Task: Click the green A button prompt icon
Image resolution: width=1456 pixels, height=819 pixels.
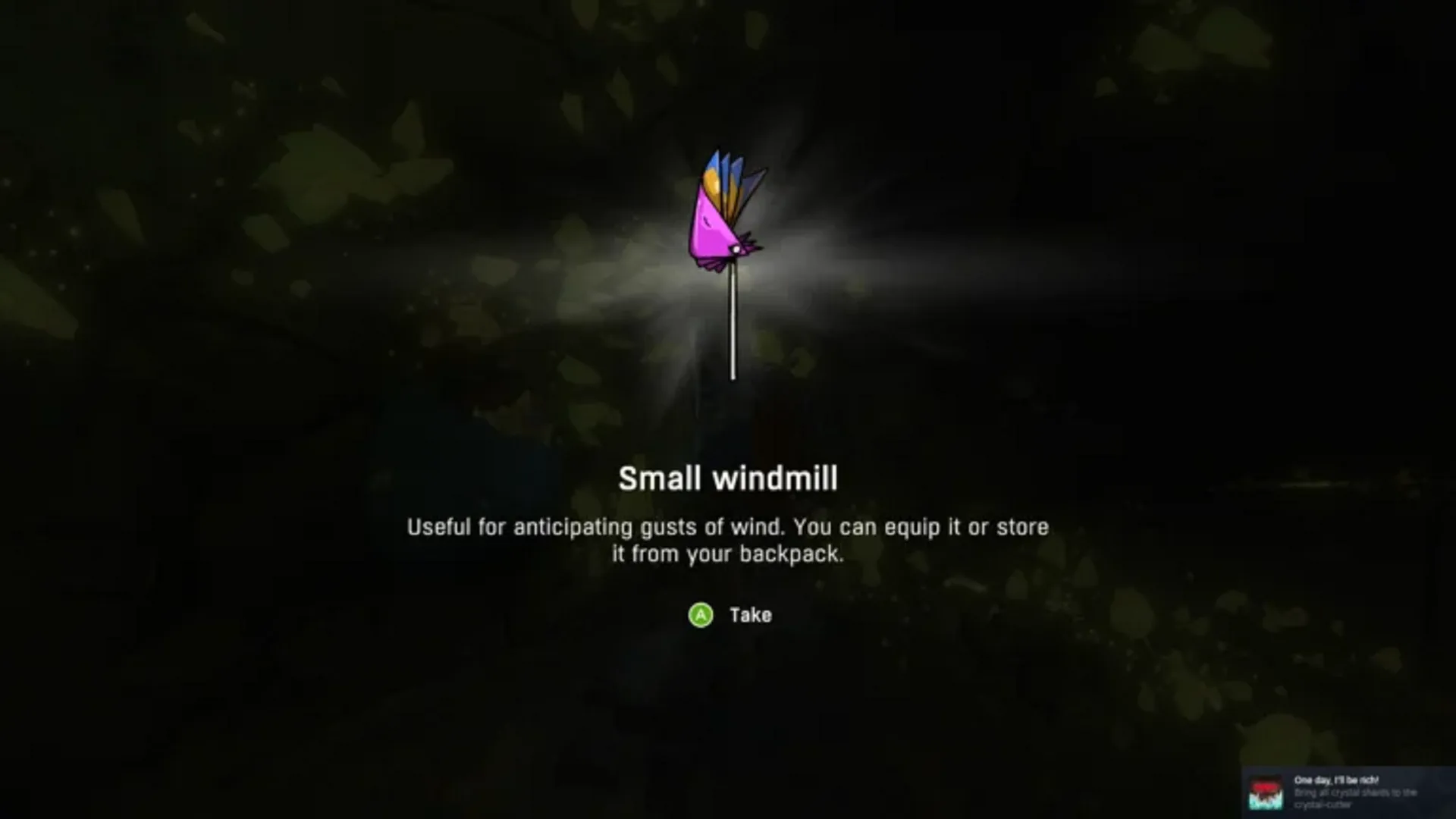Action: (701, 616)
